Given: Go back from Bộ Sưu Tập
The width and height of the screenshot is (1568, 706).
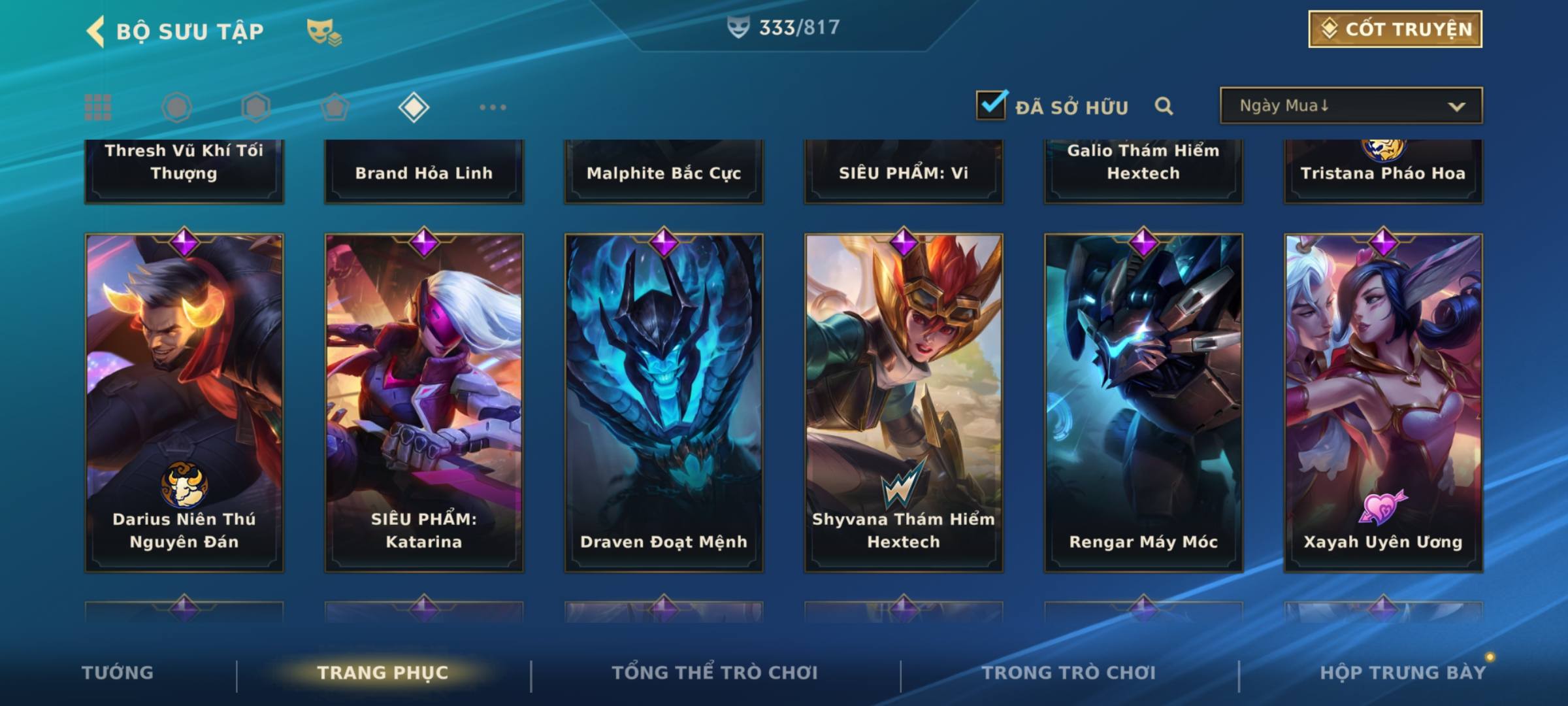Looking at the screenshot, I should (x=97, y=31).
